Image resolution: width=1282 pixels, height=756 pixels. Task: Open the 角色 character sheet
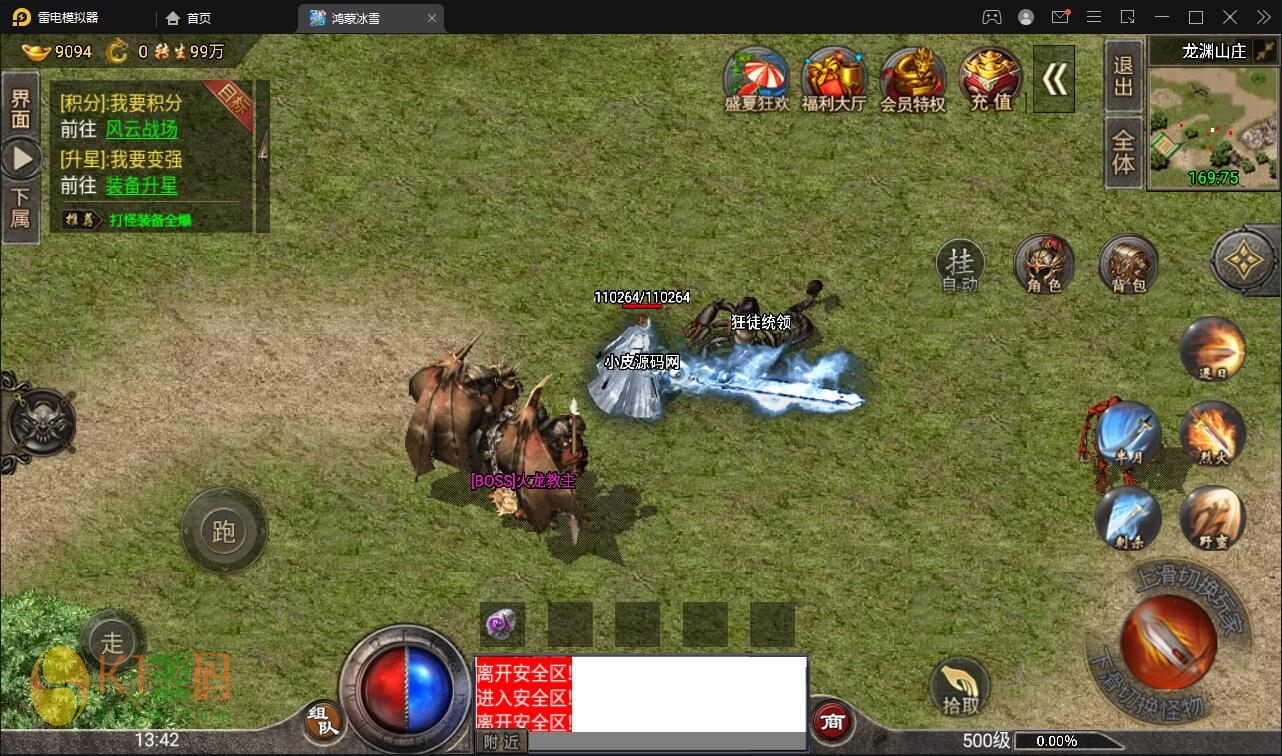[1043, 265]
